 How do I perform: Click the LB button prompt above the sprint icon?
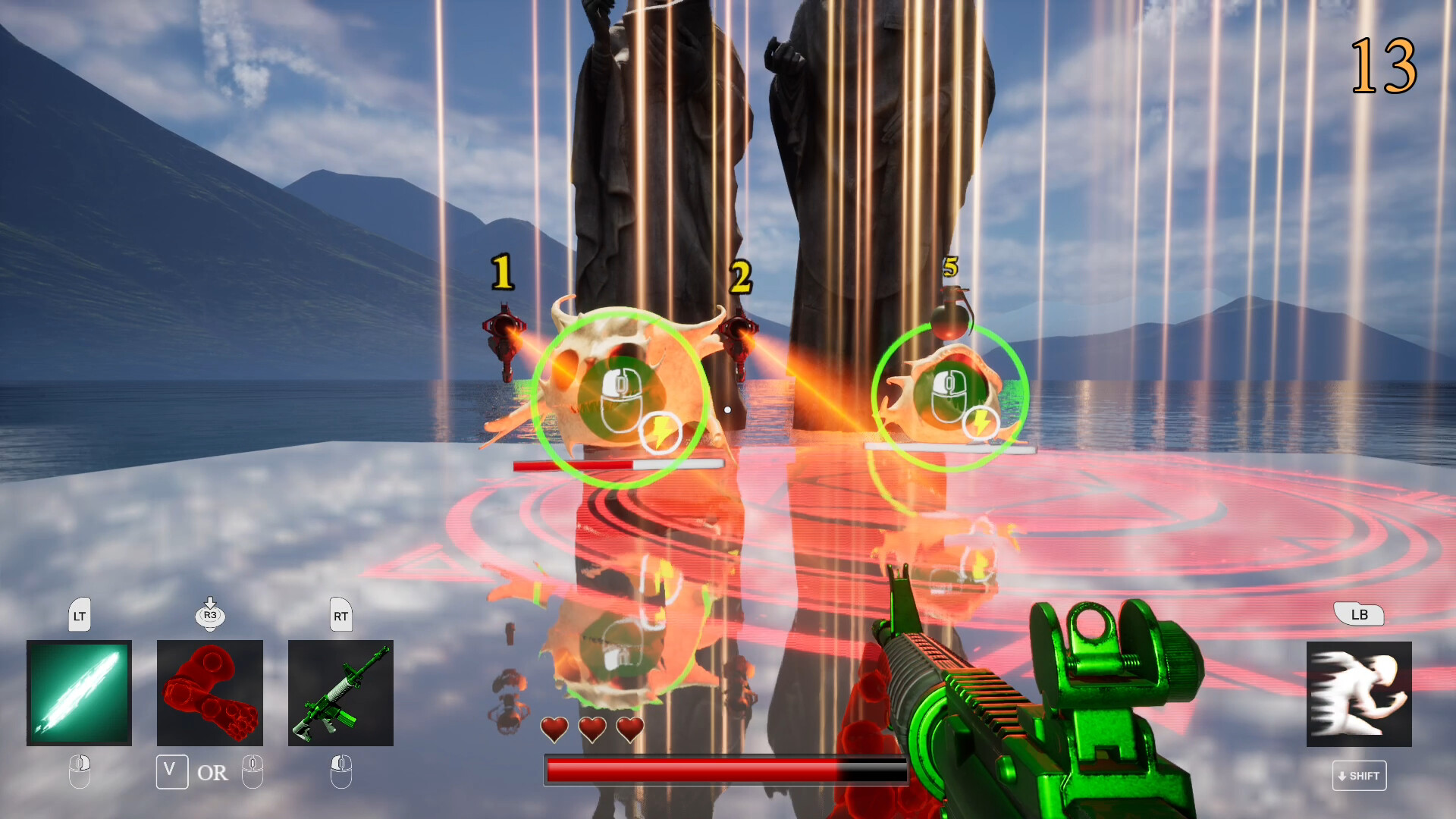click(x=1359, y=615)
